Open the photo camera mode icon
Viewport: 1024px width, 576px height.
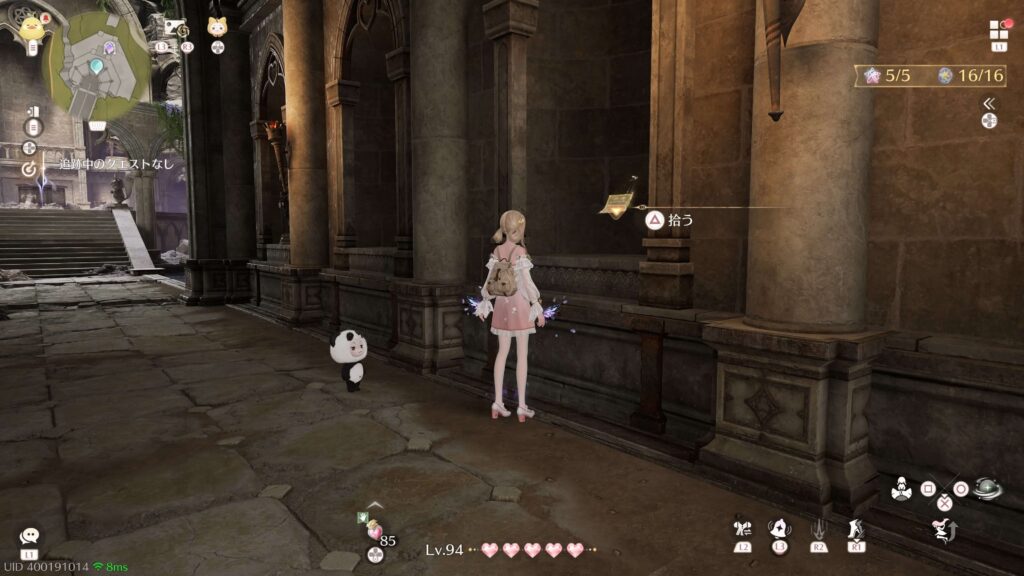(171, 27)
